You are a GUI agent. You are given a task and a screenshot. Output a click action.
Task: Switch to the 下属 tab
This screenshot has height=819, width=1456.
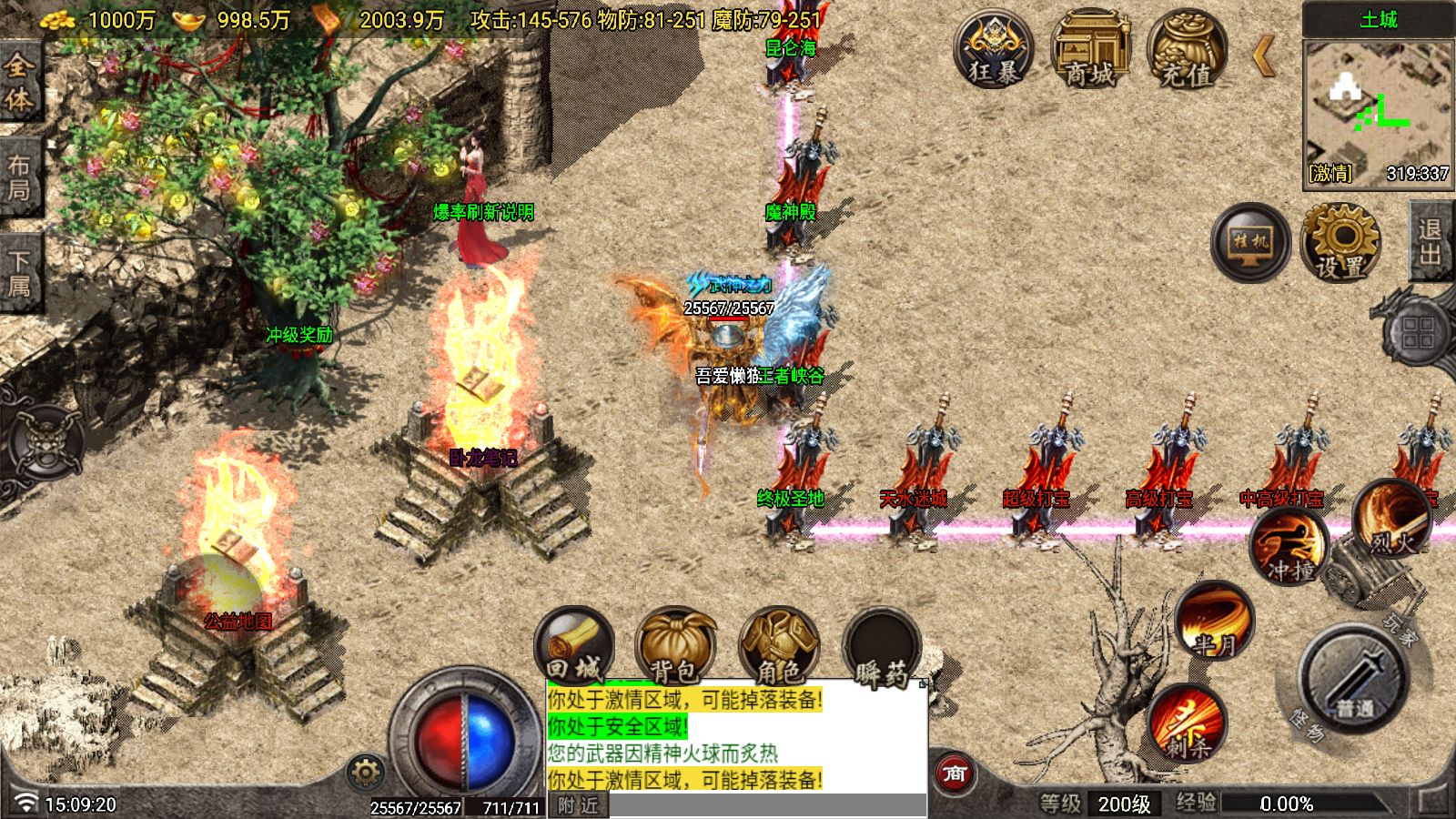[x=19, y=274]
